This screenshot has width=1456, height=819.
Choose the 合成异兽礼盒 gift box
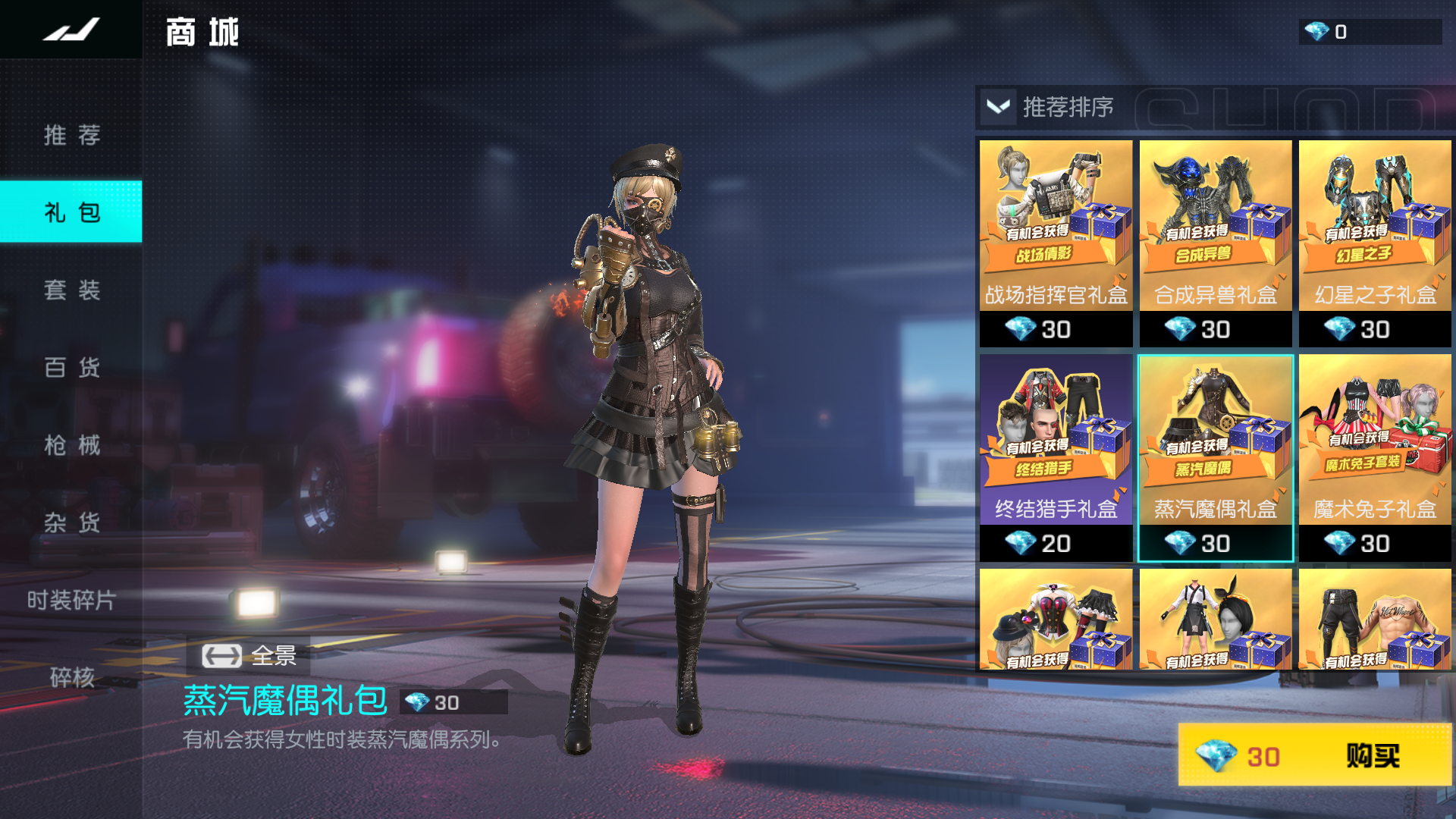(1215, 243)
